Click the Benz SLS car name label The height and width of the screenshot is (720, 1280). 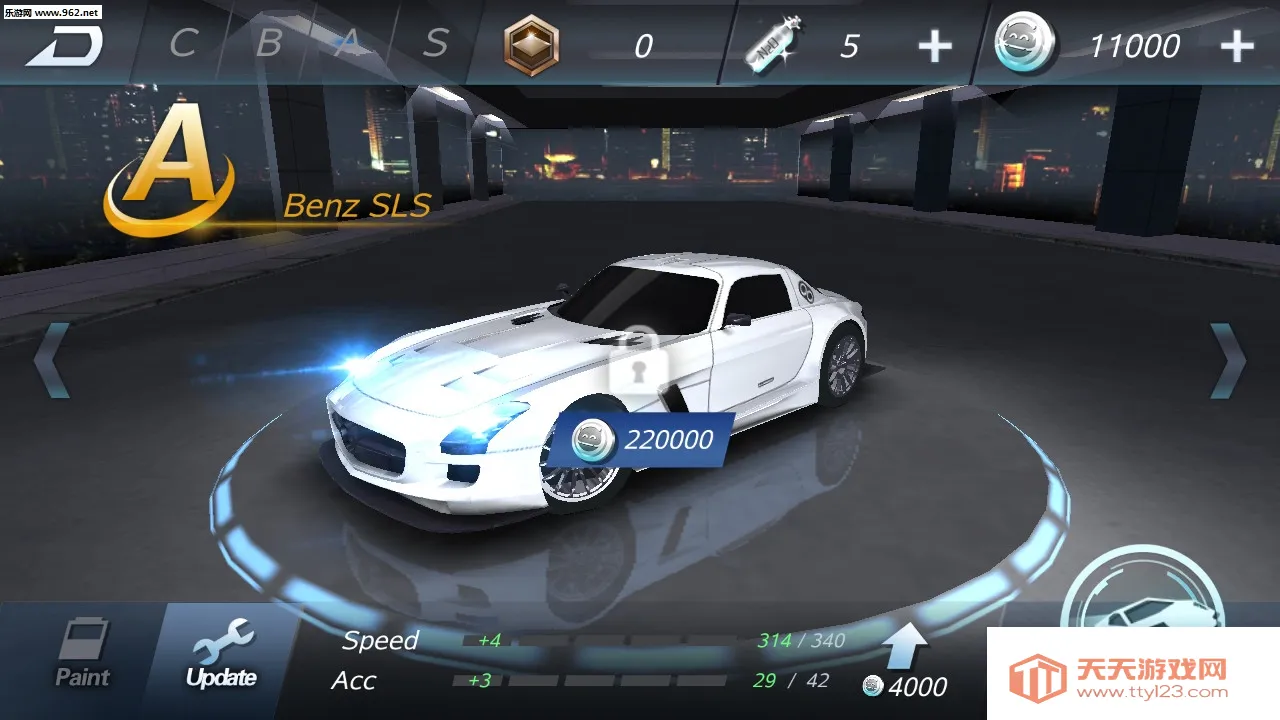coord(357,207)
